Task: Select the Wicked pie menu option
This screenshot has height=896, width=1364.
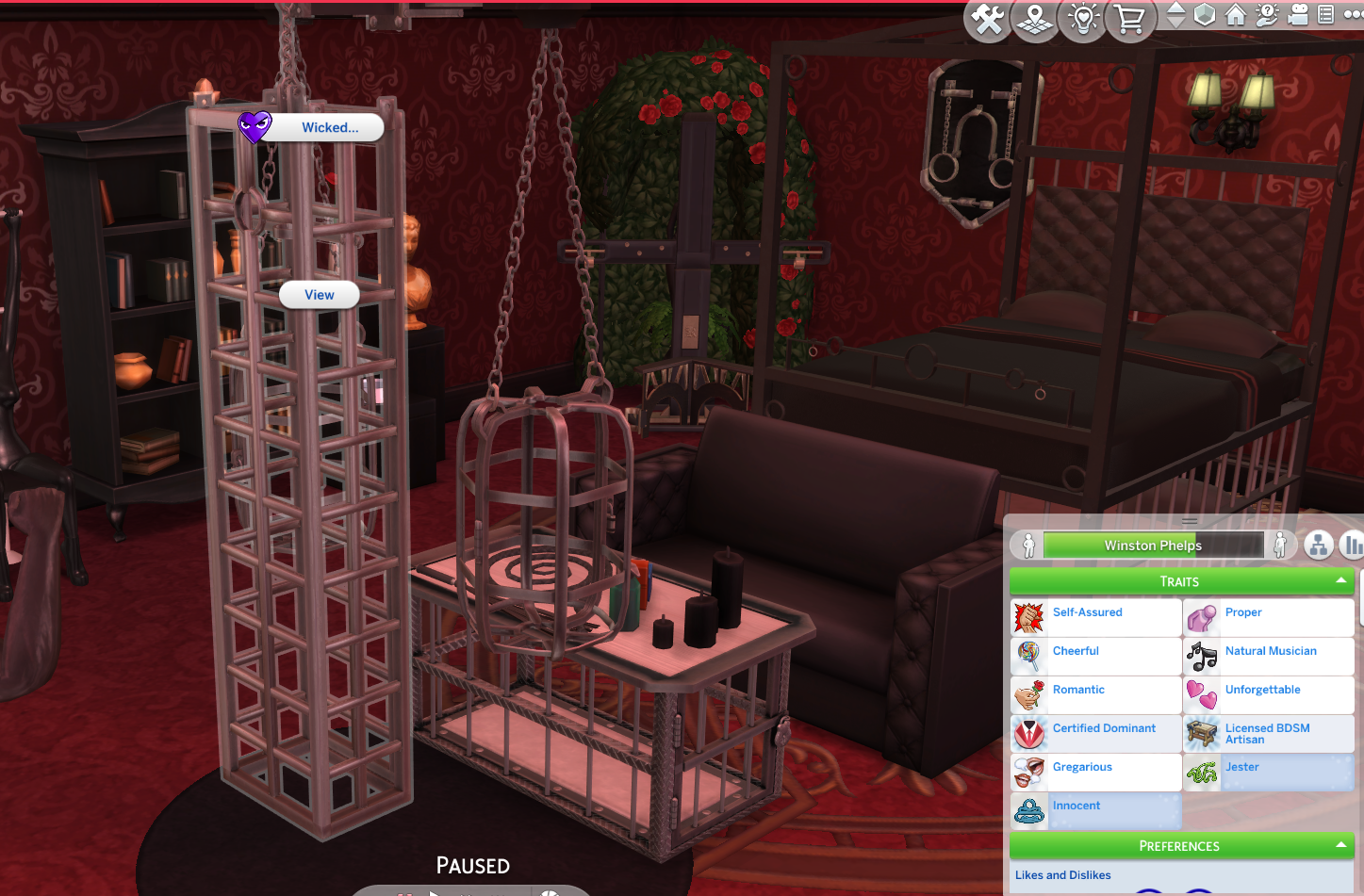Action: (x=330, y=127)
